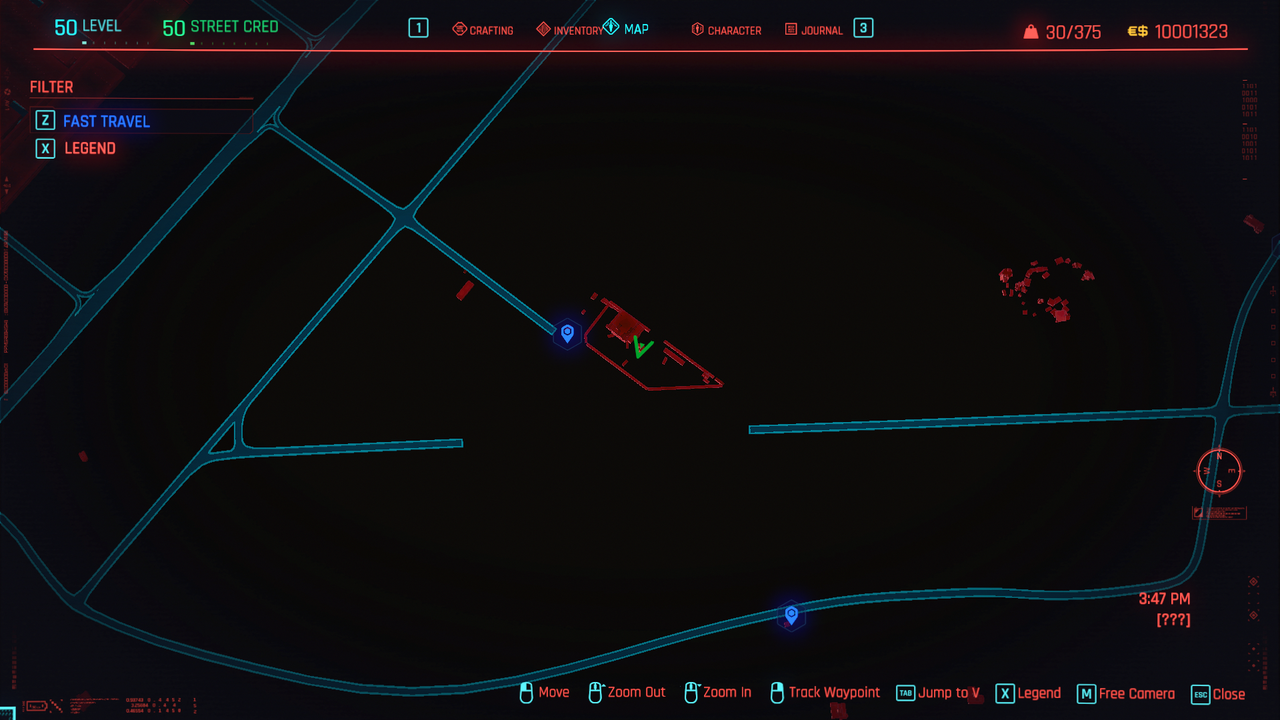Screen dimensions: 1280x720
Task: Open the Crafting tab
Action: point(483,30)
